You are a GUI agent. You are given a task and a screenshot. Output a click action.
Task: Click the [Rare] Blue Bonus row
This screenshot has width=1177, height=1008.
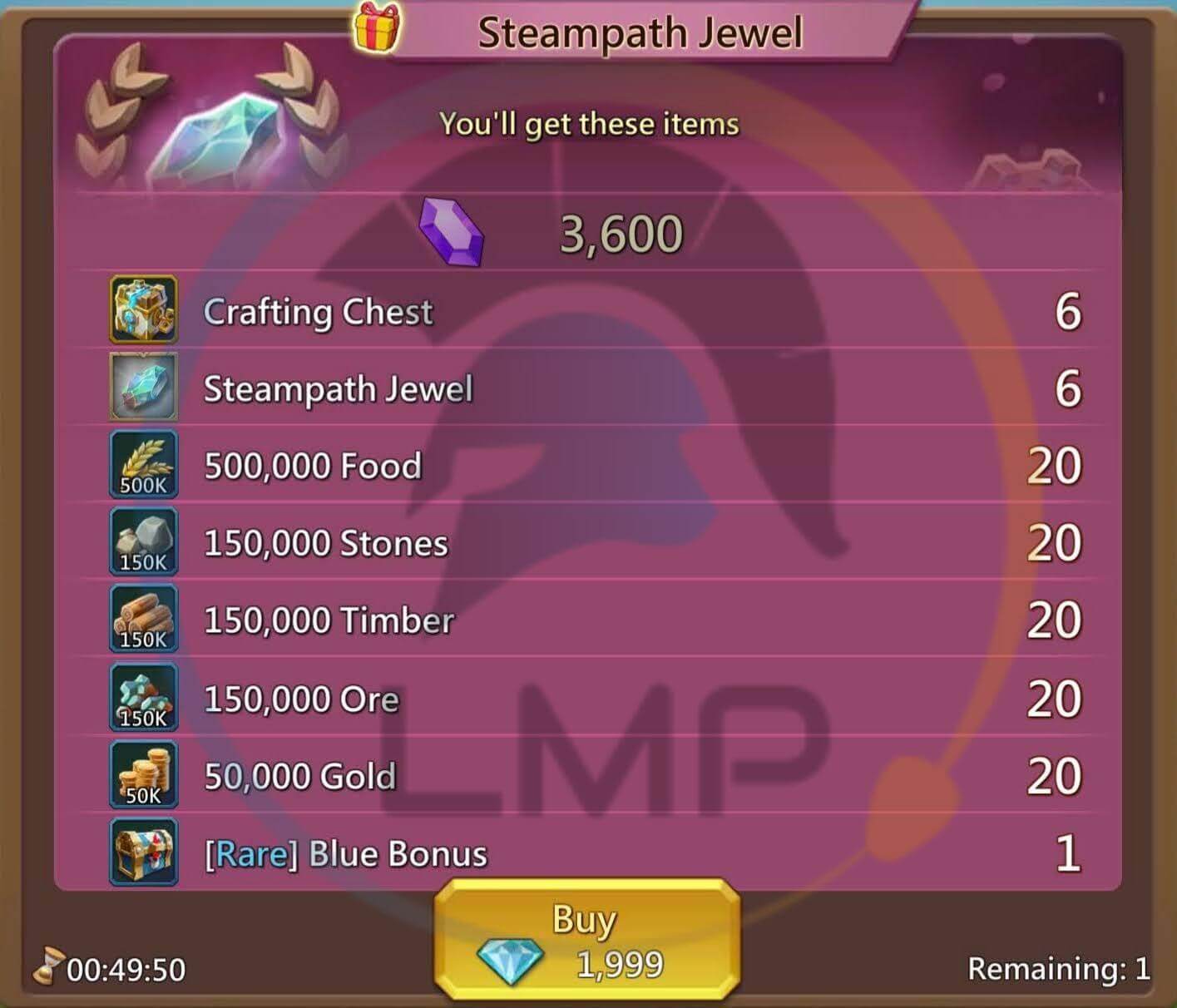pos(582,852)
